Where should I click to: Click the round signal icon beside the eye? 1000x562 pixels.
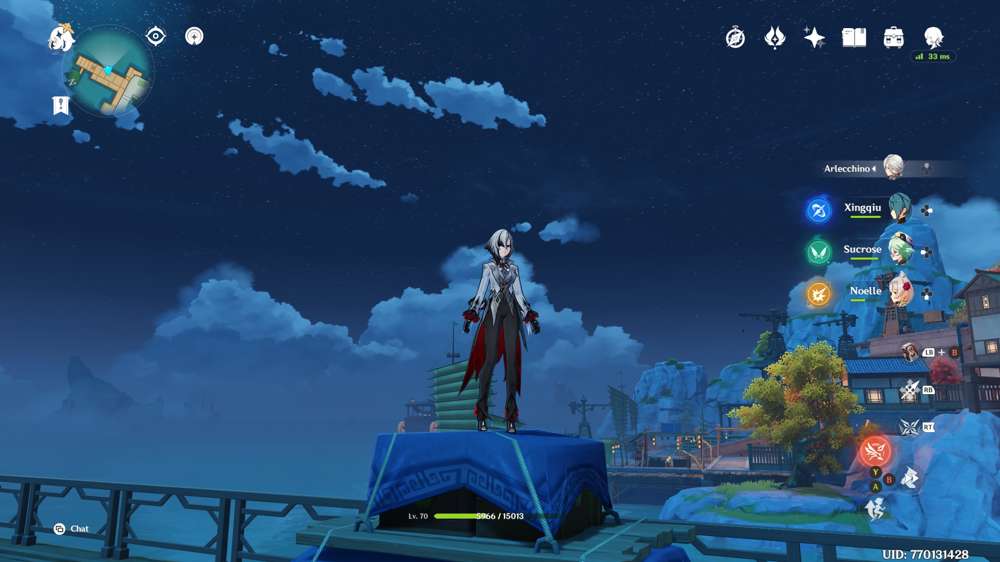pos(194,37)
